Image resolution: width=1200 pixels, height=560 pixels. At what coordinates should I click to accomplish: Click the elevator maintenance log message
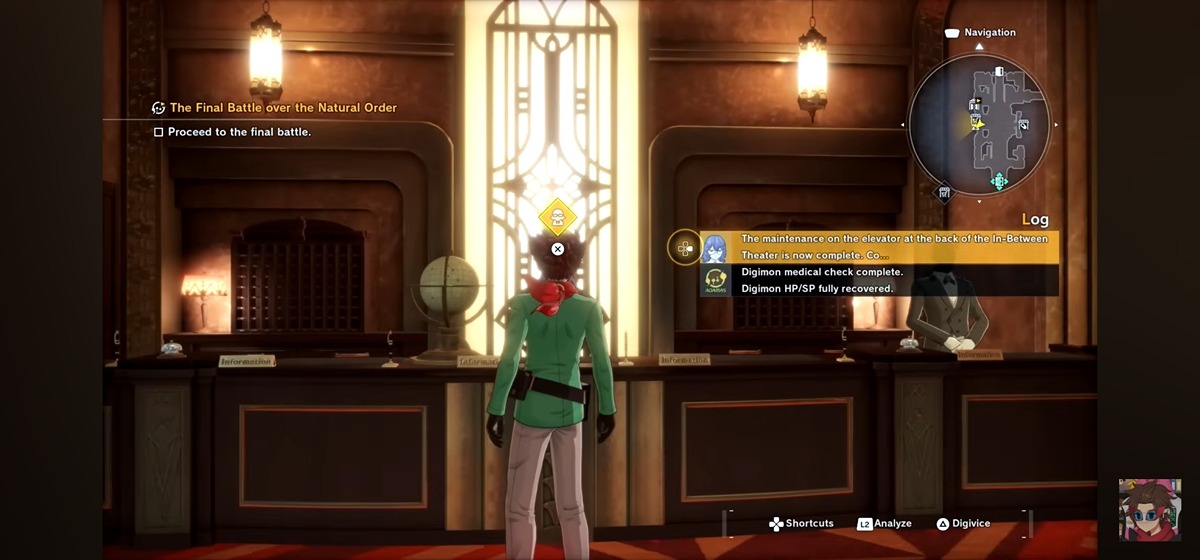click(x=894, y=247)
